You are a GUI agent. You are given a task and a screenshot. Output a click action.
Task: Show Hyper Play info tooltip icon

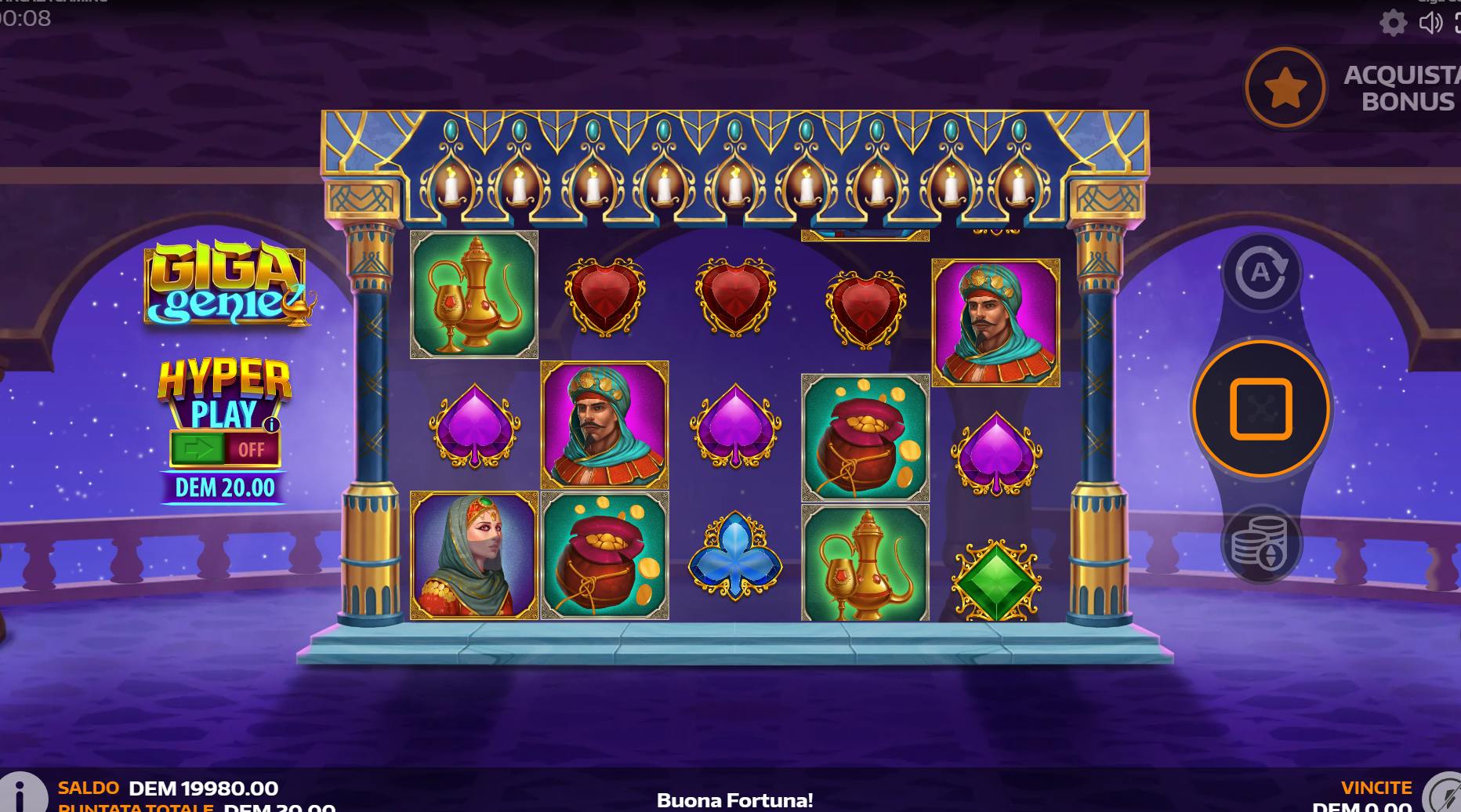click(272, 425)
